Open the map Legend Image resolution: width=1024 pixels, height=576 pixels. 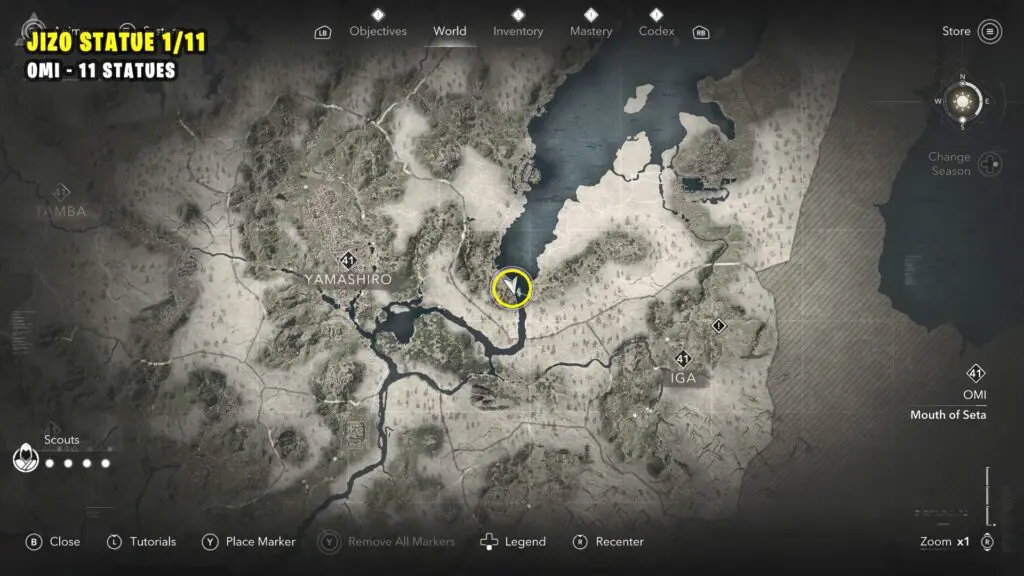[514, 542]
